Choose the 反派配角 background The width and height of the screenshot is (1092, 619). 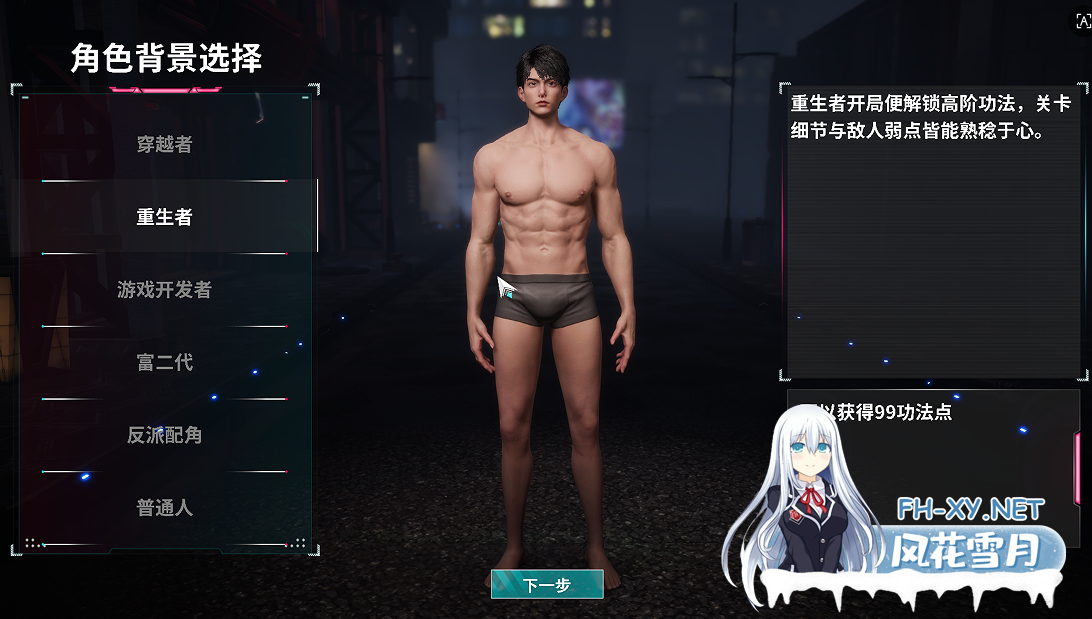(164, 436)
